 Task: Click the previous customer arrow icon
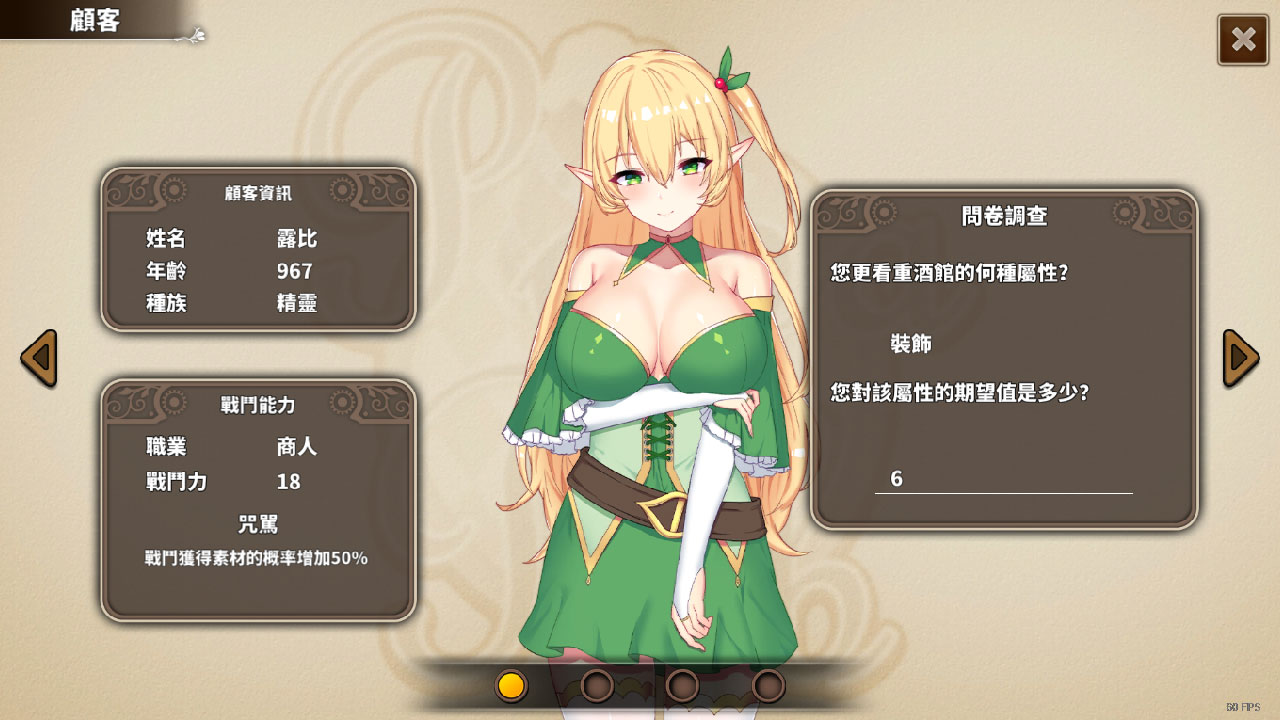[x=38, y=357]
